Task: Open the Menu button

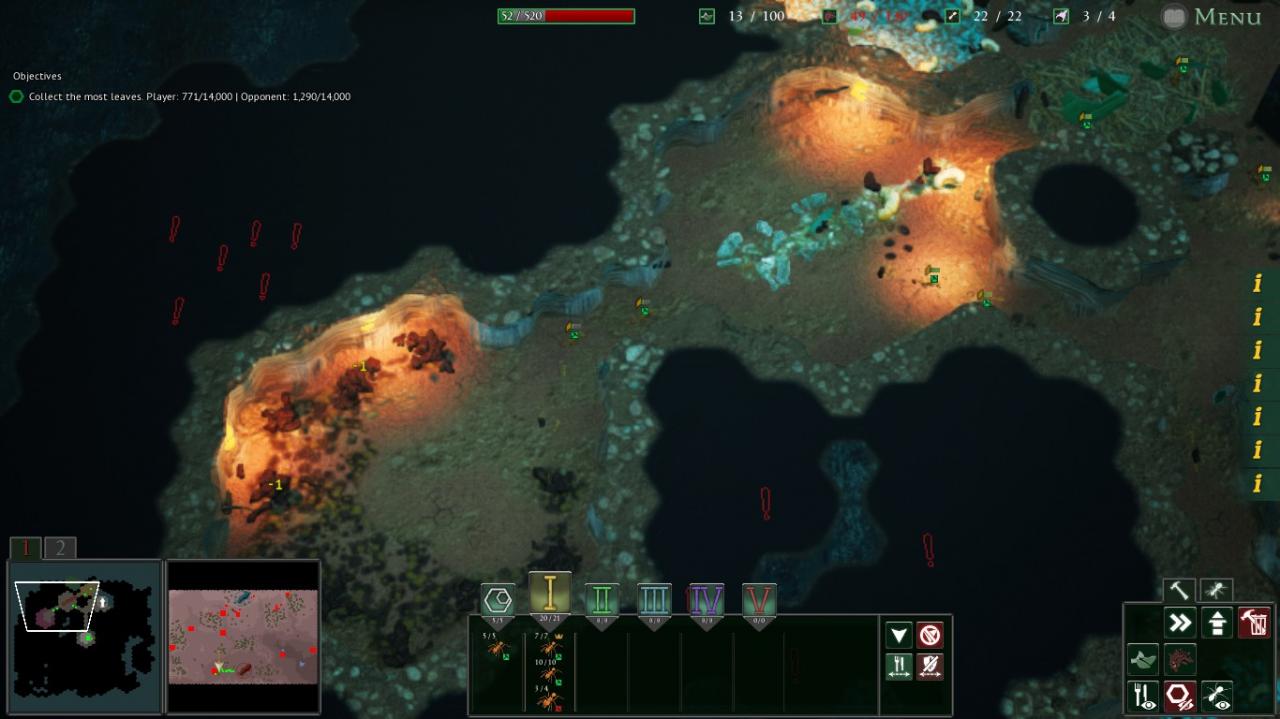Action: pyautogui.click(x=1212, y=16)
